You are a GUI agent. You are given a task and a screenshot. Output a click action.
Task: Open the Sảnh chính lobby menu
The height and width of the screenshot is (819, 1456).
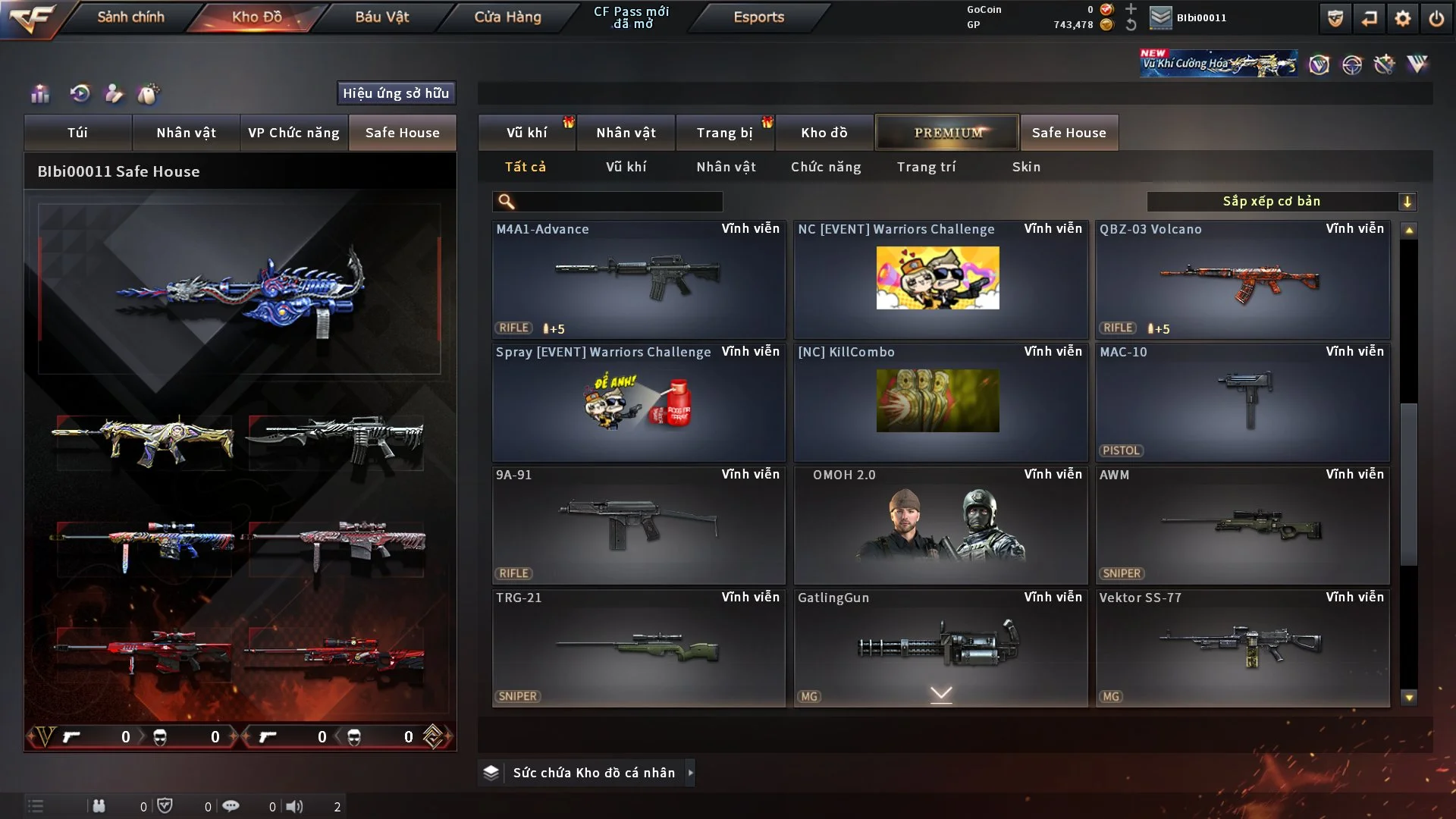(x=130, y=17)
